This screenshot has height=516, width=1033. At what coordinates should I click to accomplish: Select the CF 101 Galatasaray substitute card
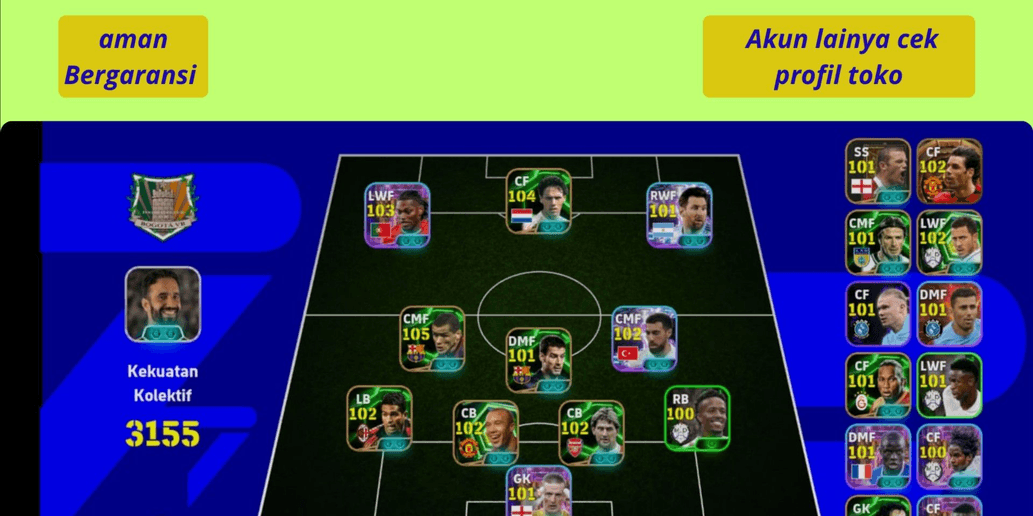(878, 385)
